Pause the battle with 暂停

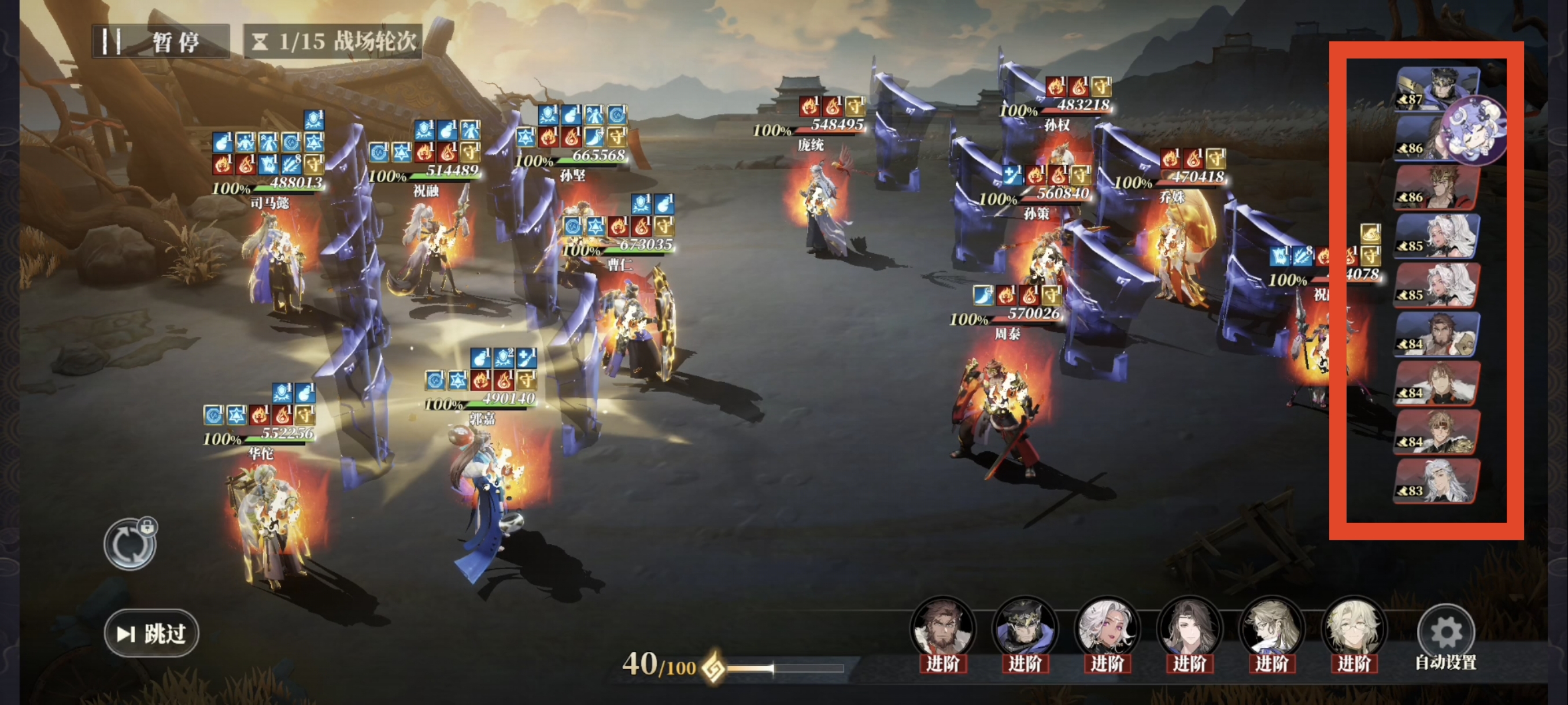pos(161,42)
